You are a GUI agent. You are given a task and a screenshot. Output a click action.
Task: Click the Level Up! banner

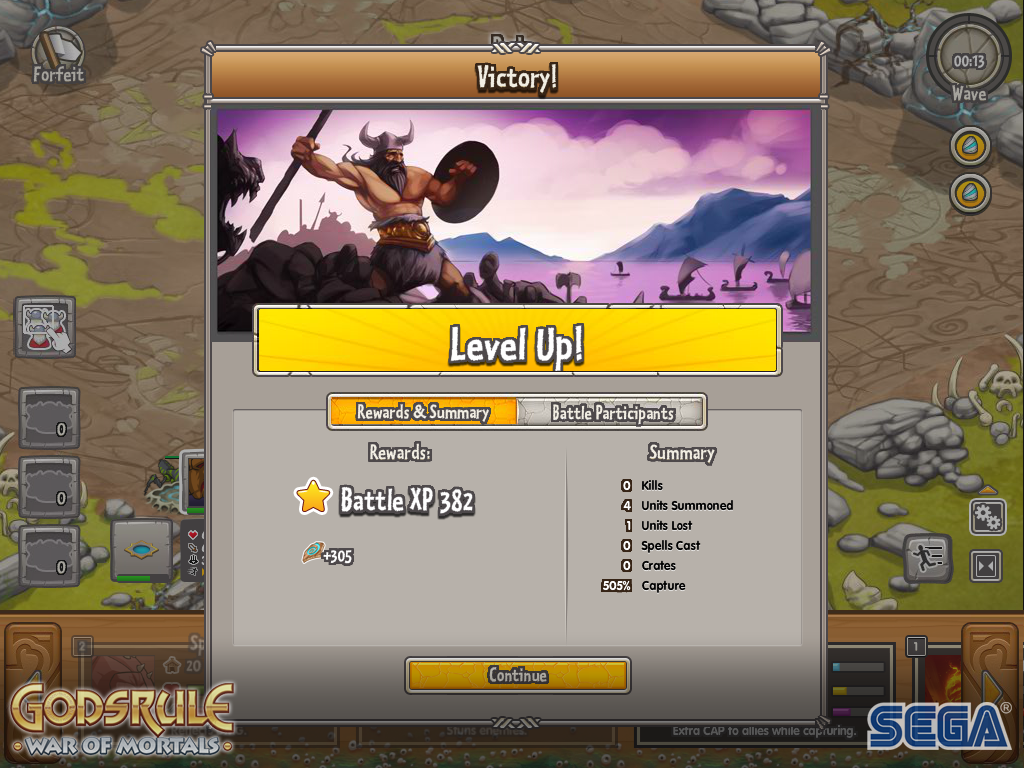pyautogui.click(x=516, y=340)
